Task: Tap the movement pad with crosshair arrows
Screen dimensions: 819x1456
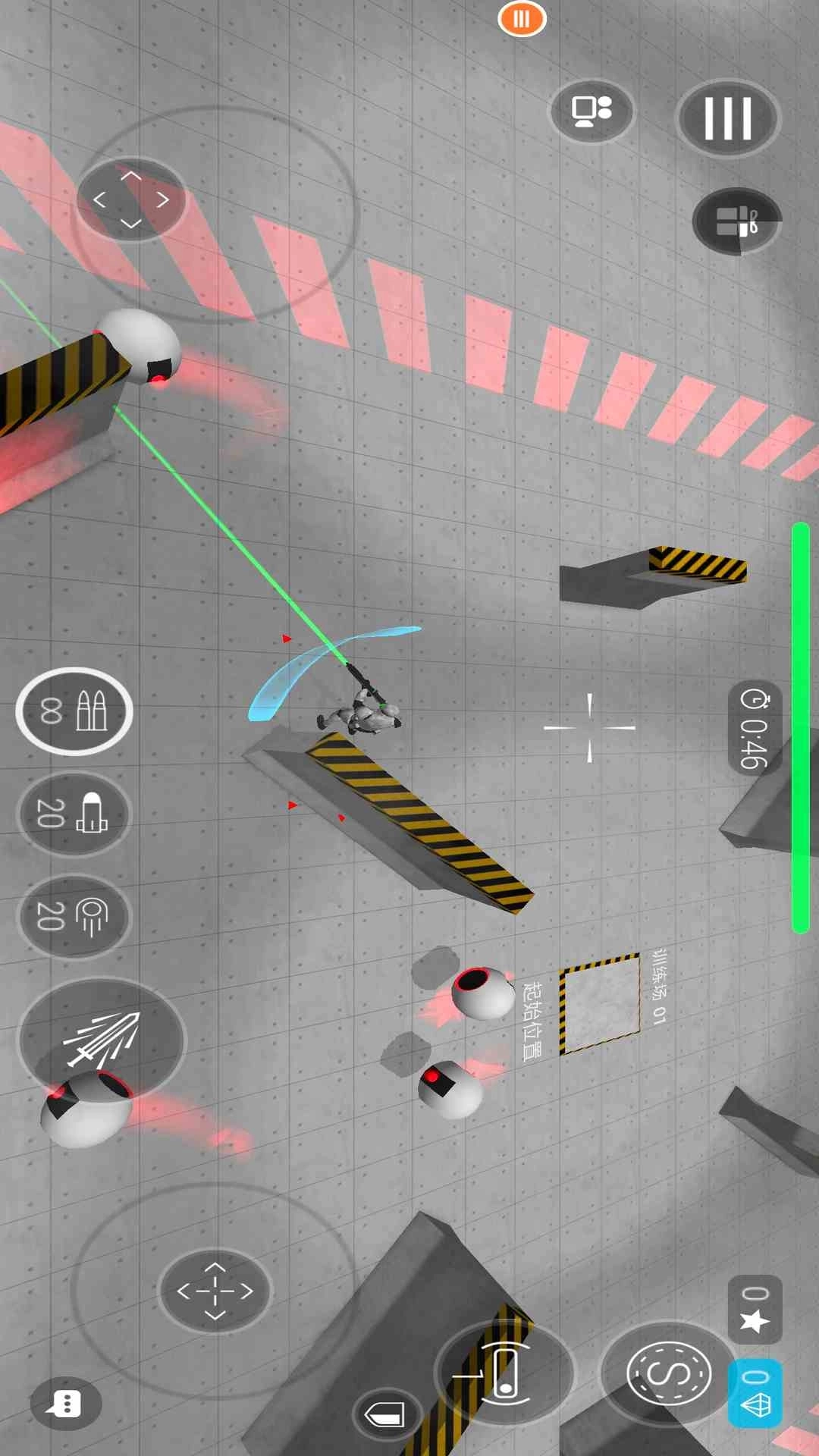Action: (x=215, y=1291)
